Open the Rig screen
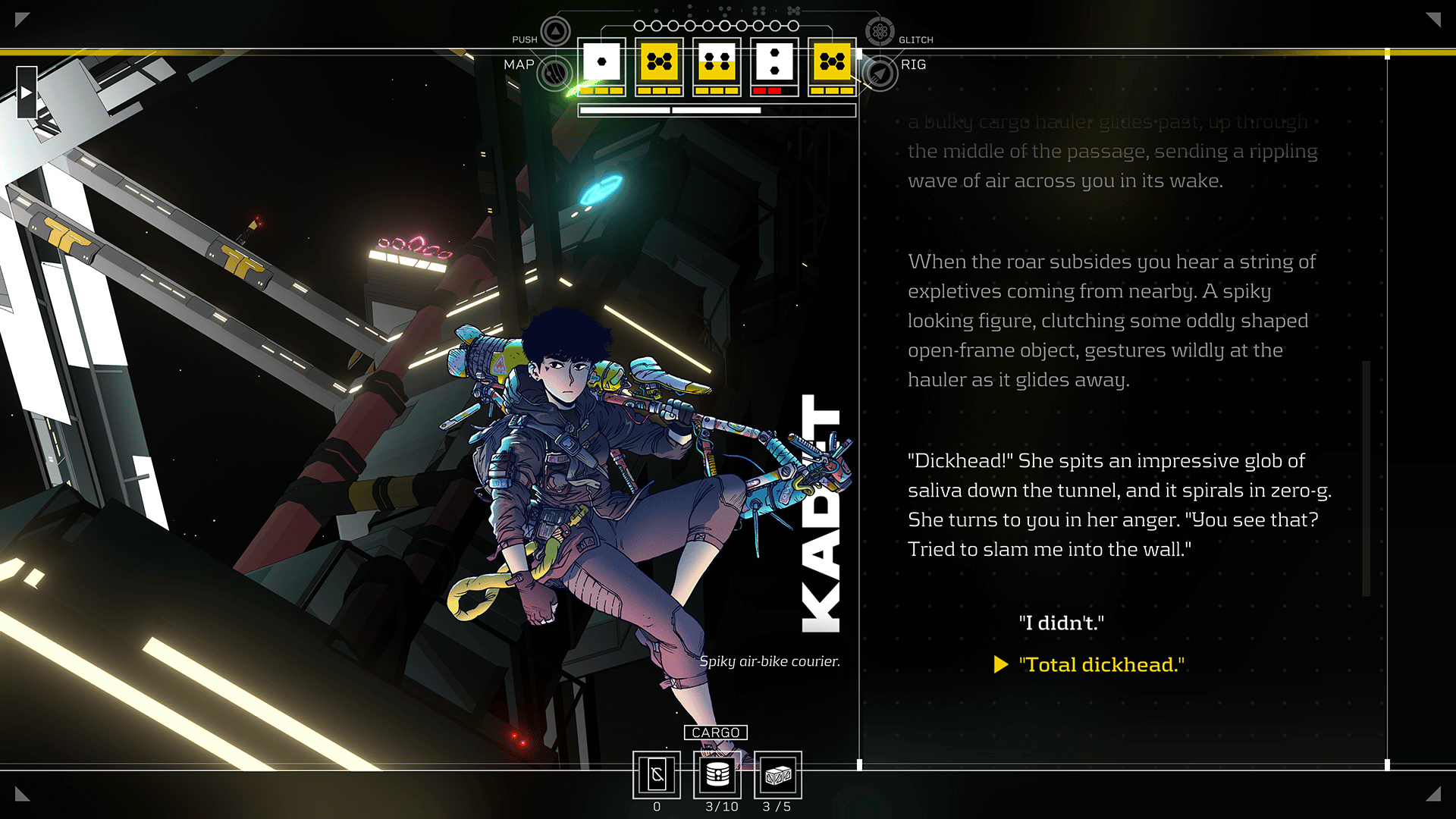1456x819 pixels. pos(880,74)
